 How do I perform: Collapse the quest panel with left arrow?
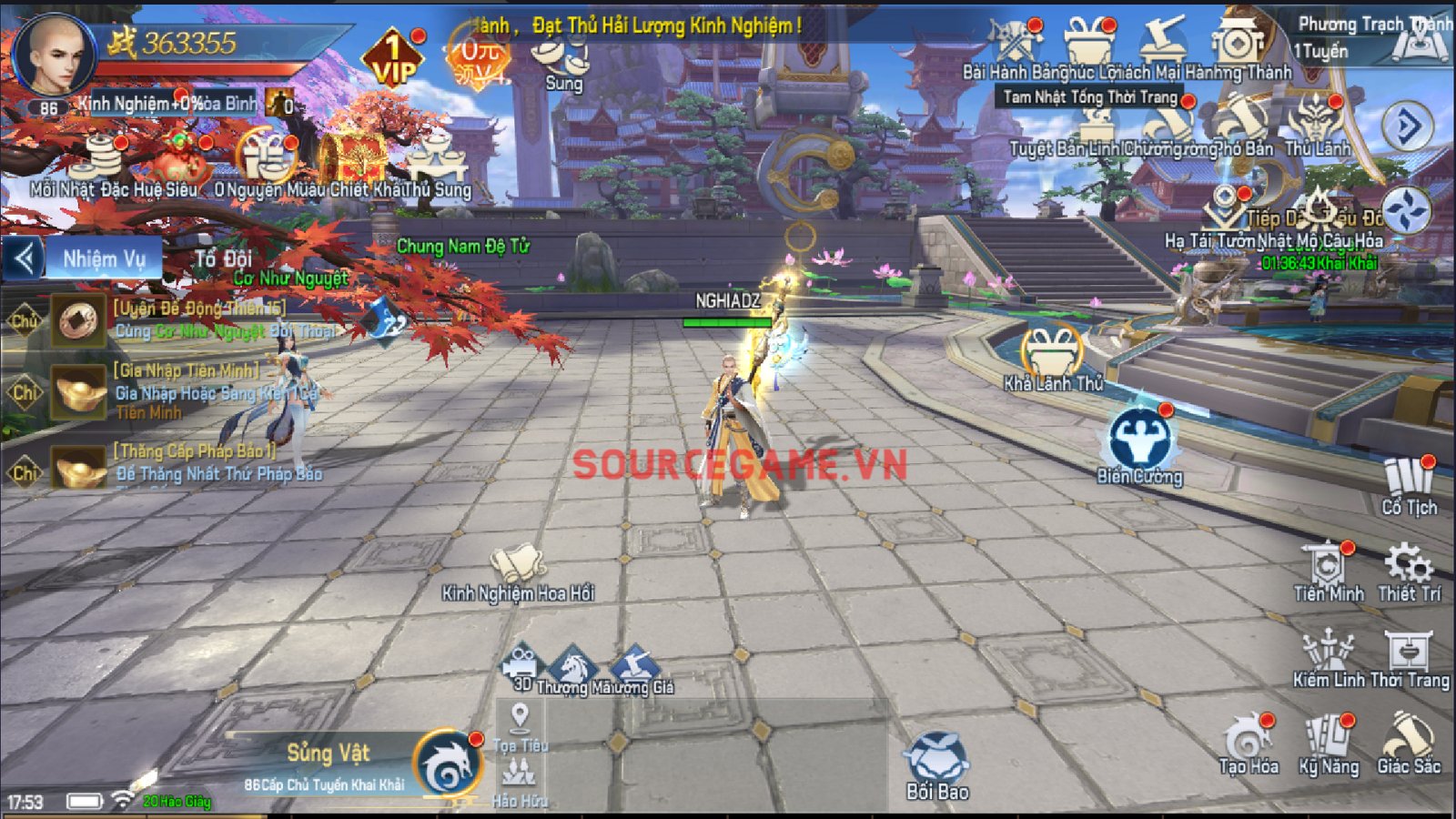tap(24, 259)
